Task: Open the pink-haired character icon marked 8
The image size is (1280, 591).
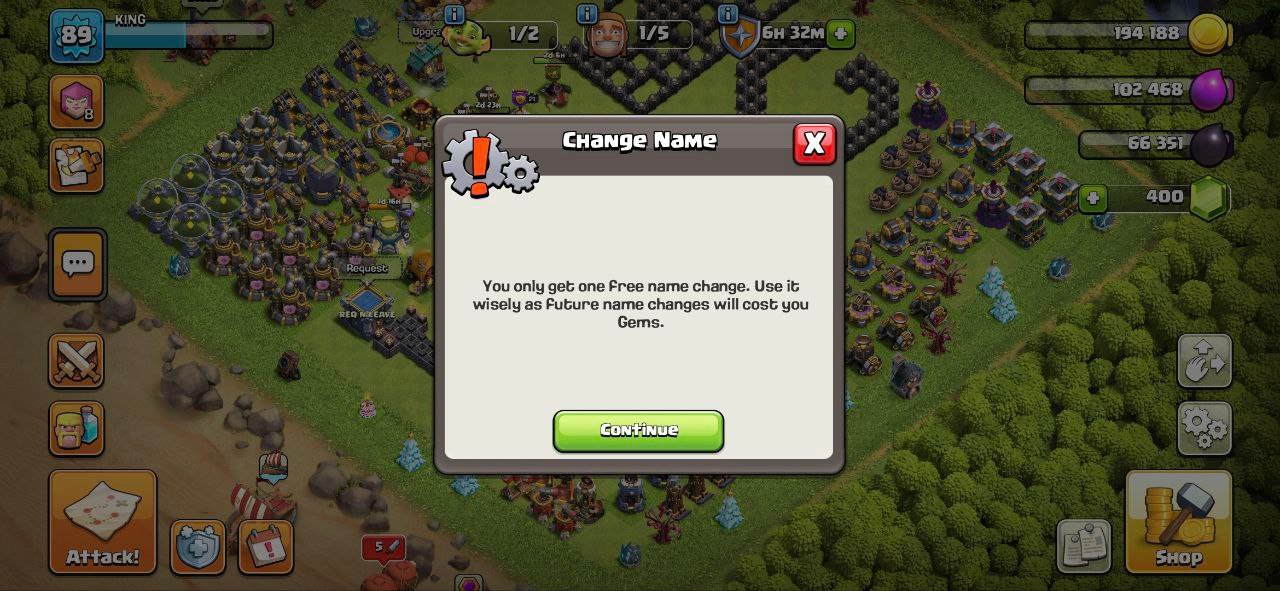Action: click(76, 101)
